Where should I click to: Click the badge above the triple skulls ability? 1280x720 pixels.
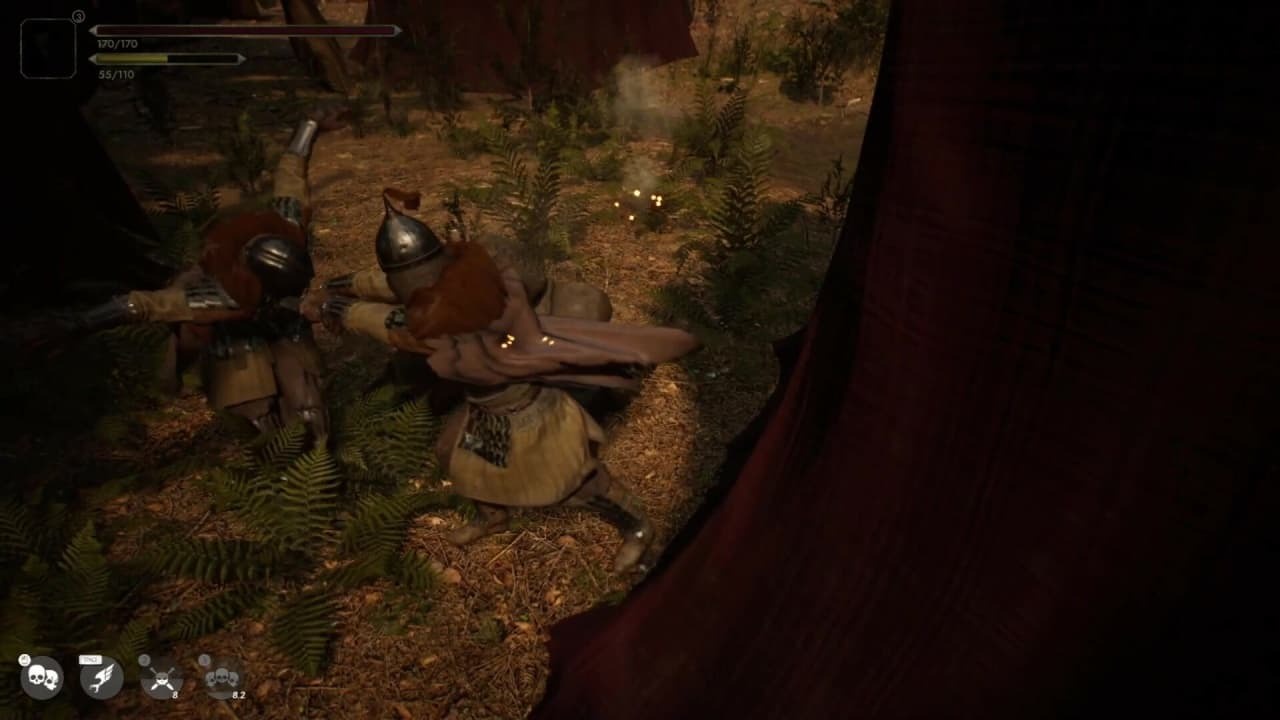click(x=204, y=659)
